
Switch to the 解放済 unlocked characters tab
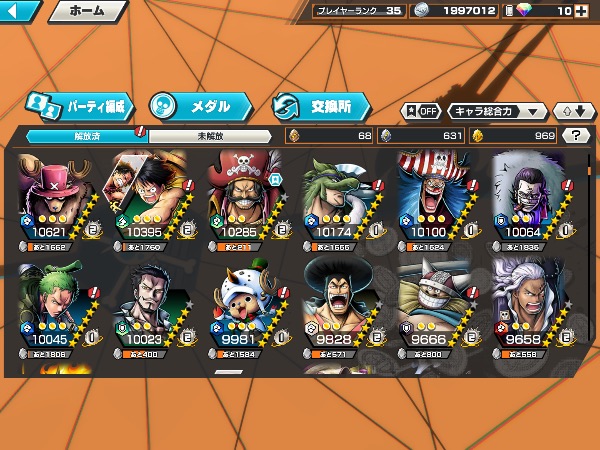click(x=86, y=135)
